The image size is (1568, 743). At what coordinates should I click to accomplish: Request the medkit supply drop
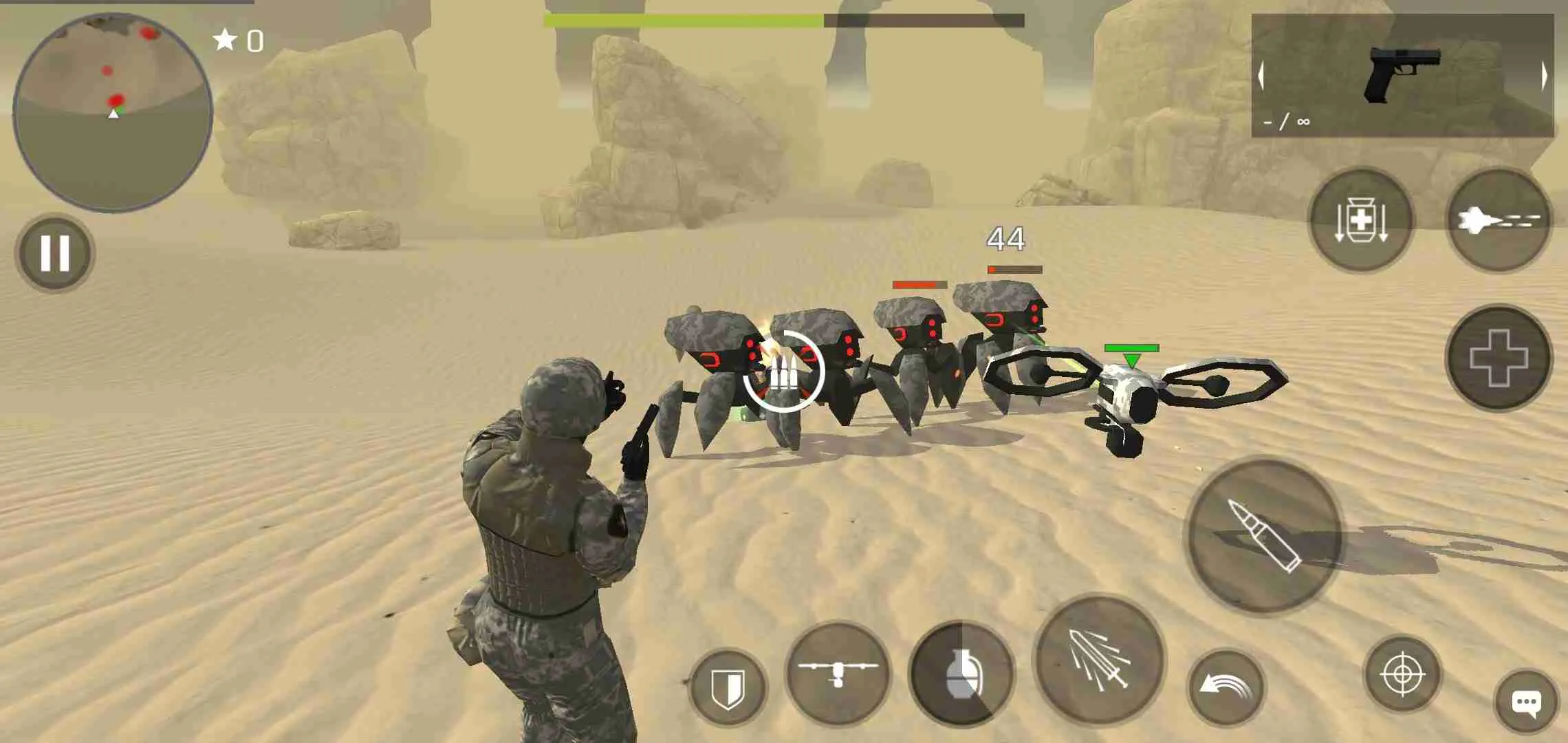pyautogui.click(x=1362, y=220)
